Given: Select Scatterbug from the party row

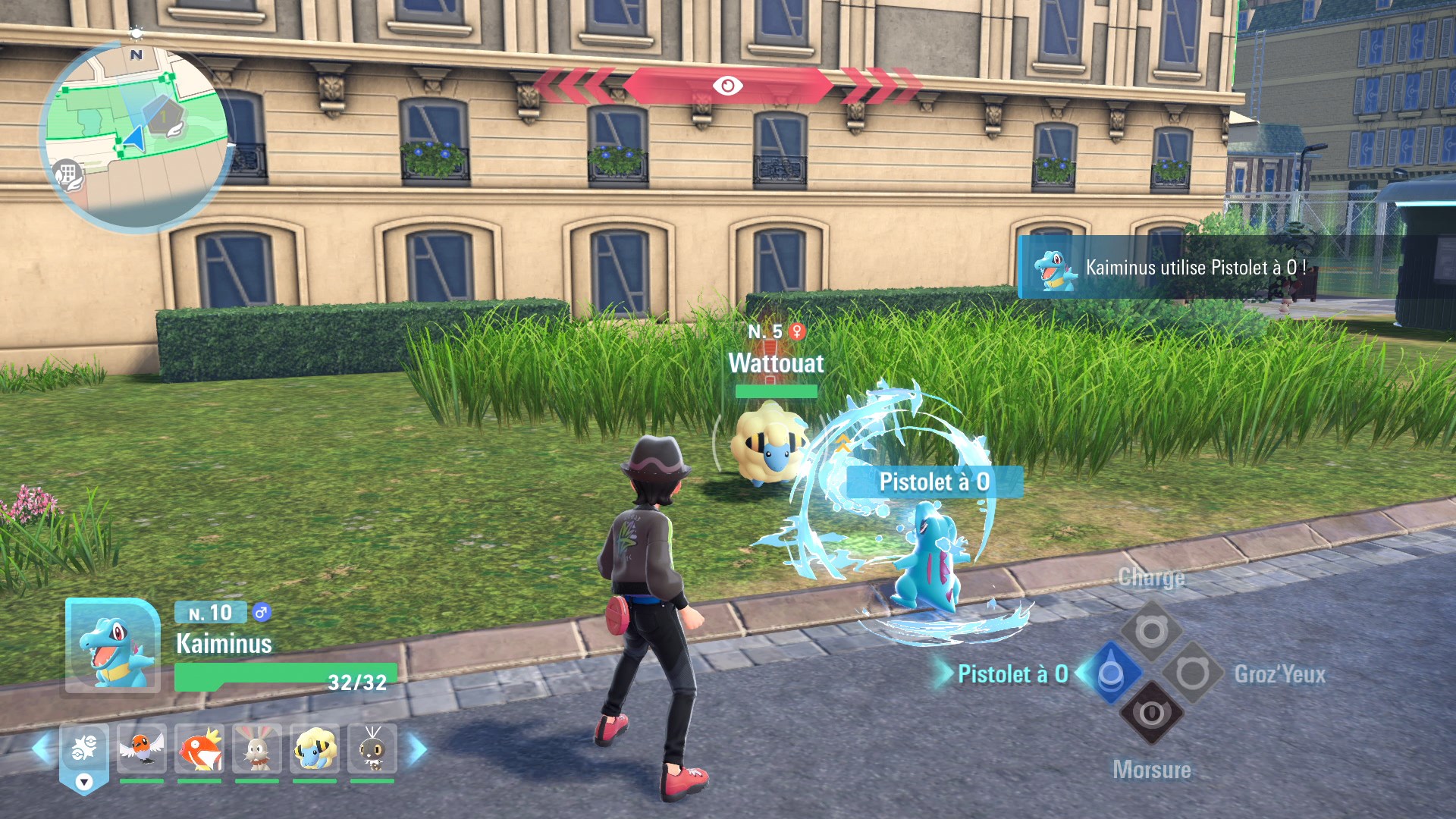Looking at the screenshot, I should coord(372,748).
